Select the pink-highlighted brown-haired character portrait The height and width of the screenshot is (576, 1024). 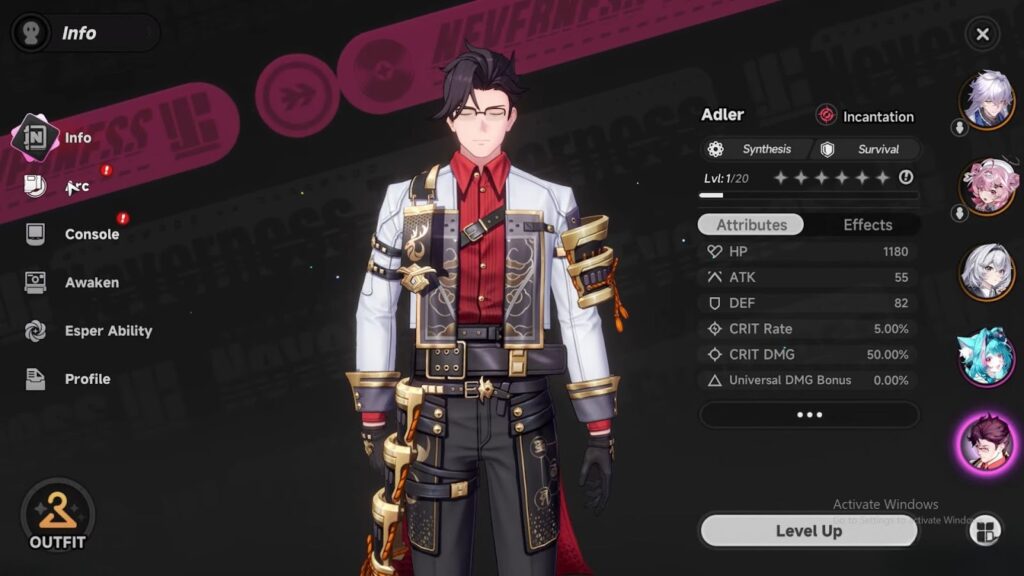pos(987,441)
